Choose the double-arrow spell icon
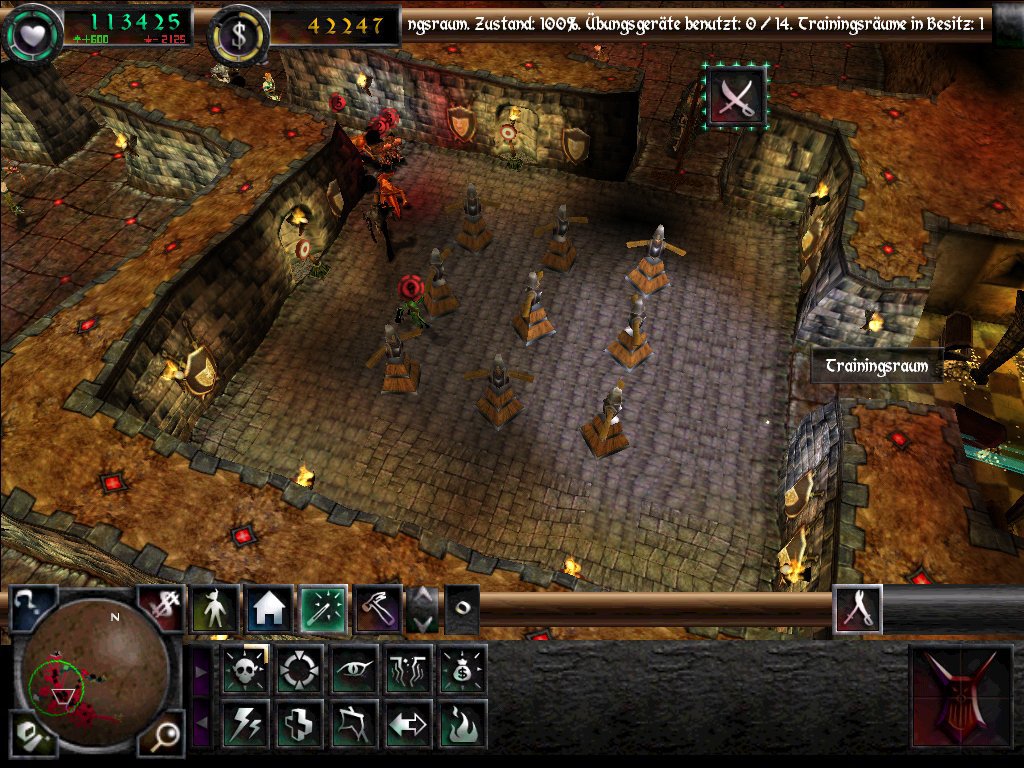The height and width of the screenshot is (768, 1024). click(x=408, y=723)
